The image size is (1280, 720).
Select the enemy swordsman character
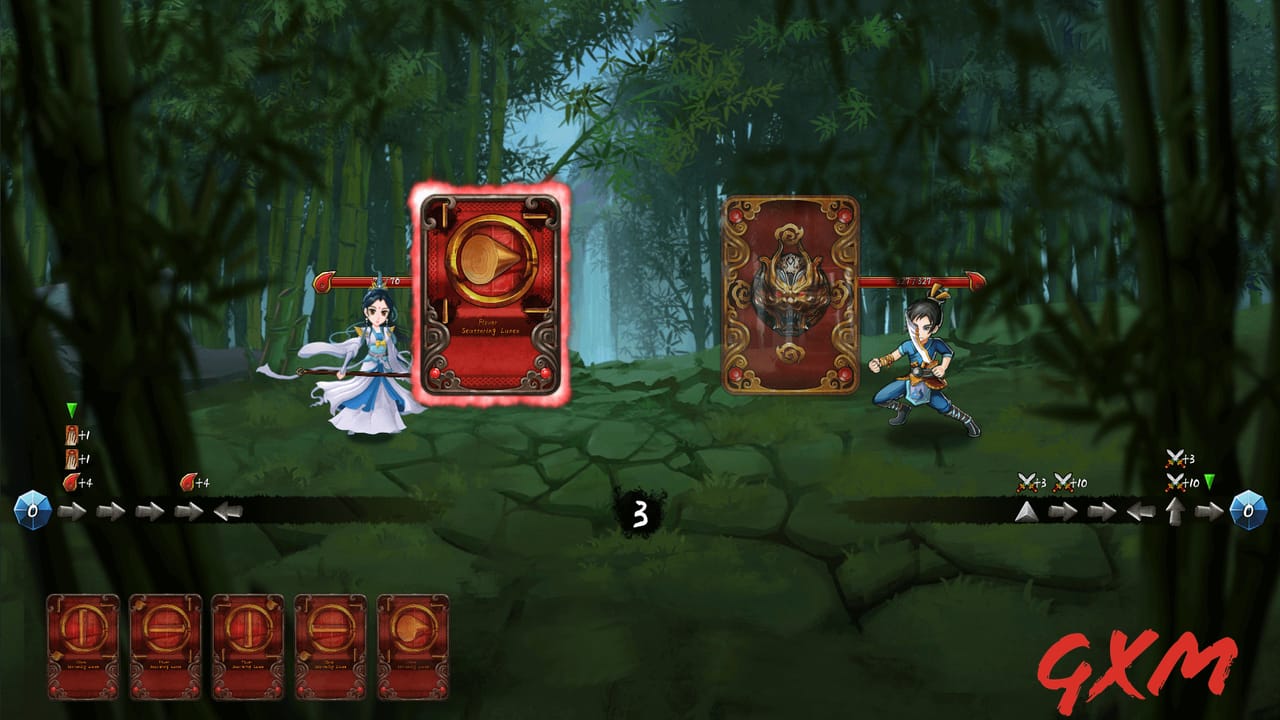[x=925, y=370]
